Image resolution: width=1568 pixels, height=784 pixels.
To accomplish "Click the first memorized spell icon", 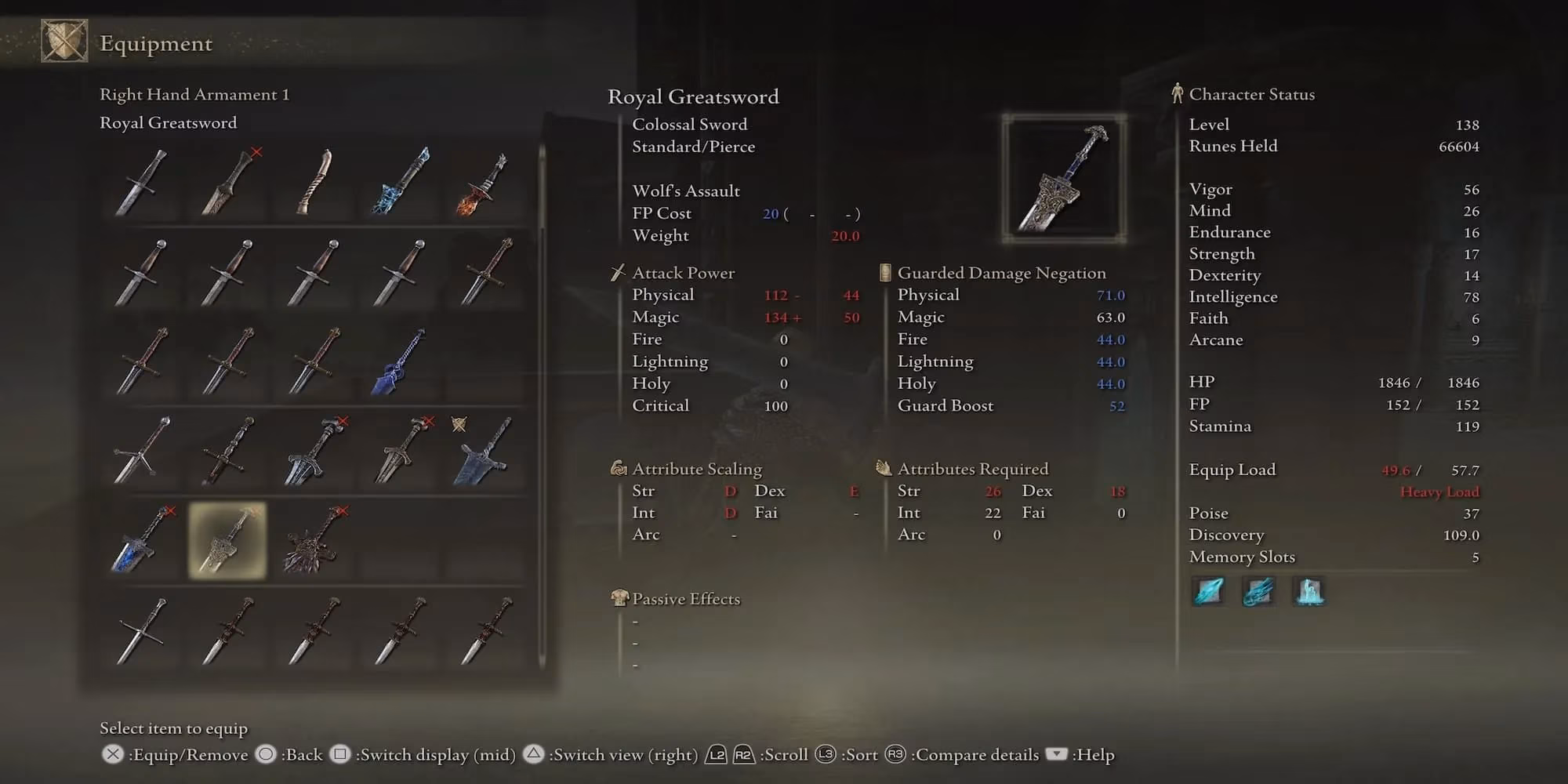I will click(x=1208, y=591).
